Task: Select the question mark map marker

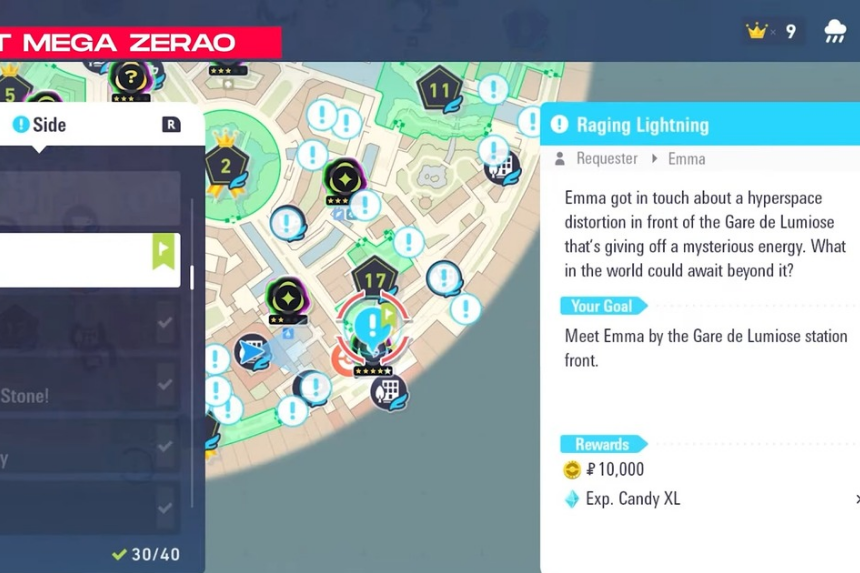Action: [x=130, y=77]
